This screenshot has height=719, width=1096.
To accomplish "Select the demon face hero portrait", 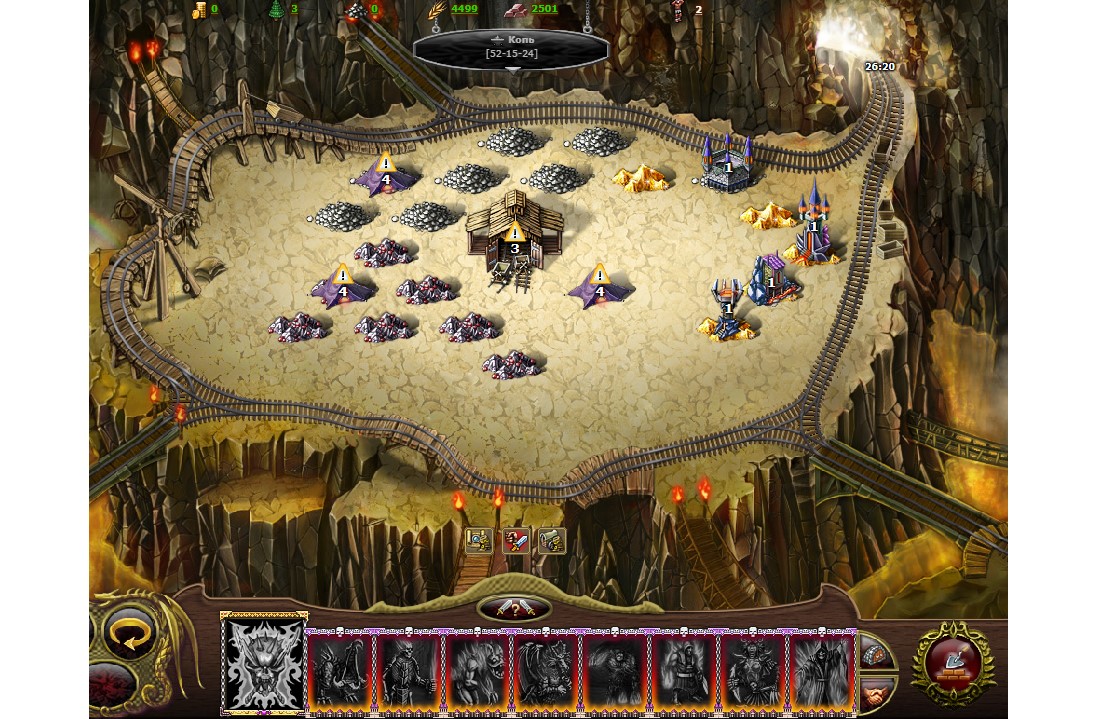I will coord(264,664).
